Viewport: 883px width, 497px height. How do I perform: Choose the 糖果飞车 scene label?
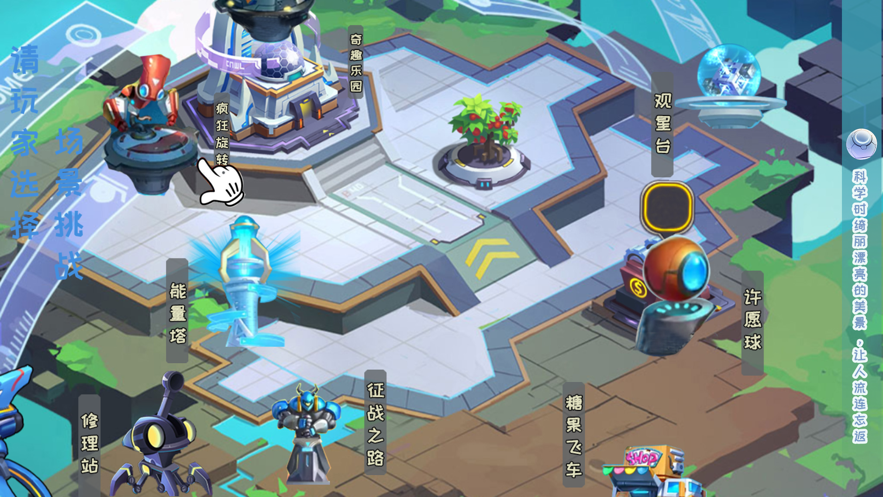click(573, 436)
